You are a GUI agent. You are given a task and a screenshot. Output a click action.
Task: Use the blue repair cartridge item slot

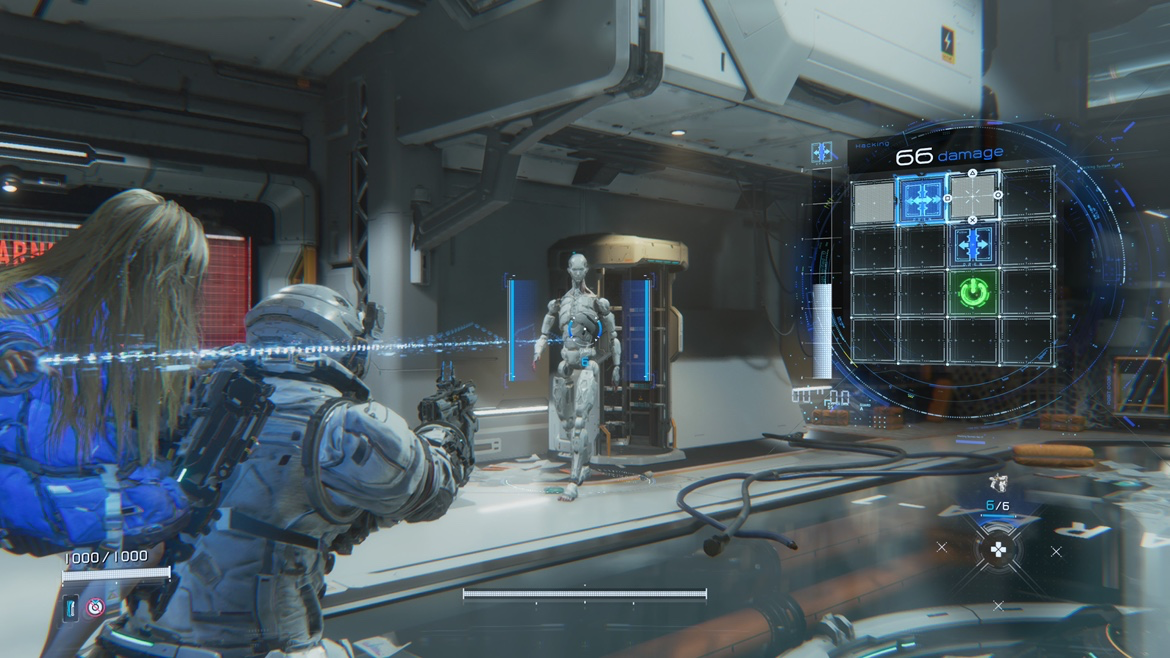coord(72,607)
